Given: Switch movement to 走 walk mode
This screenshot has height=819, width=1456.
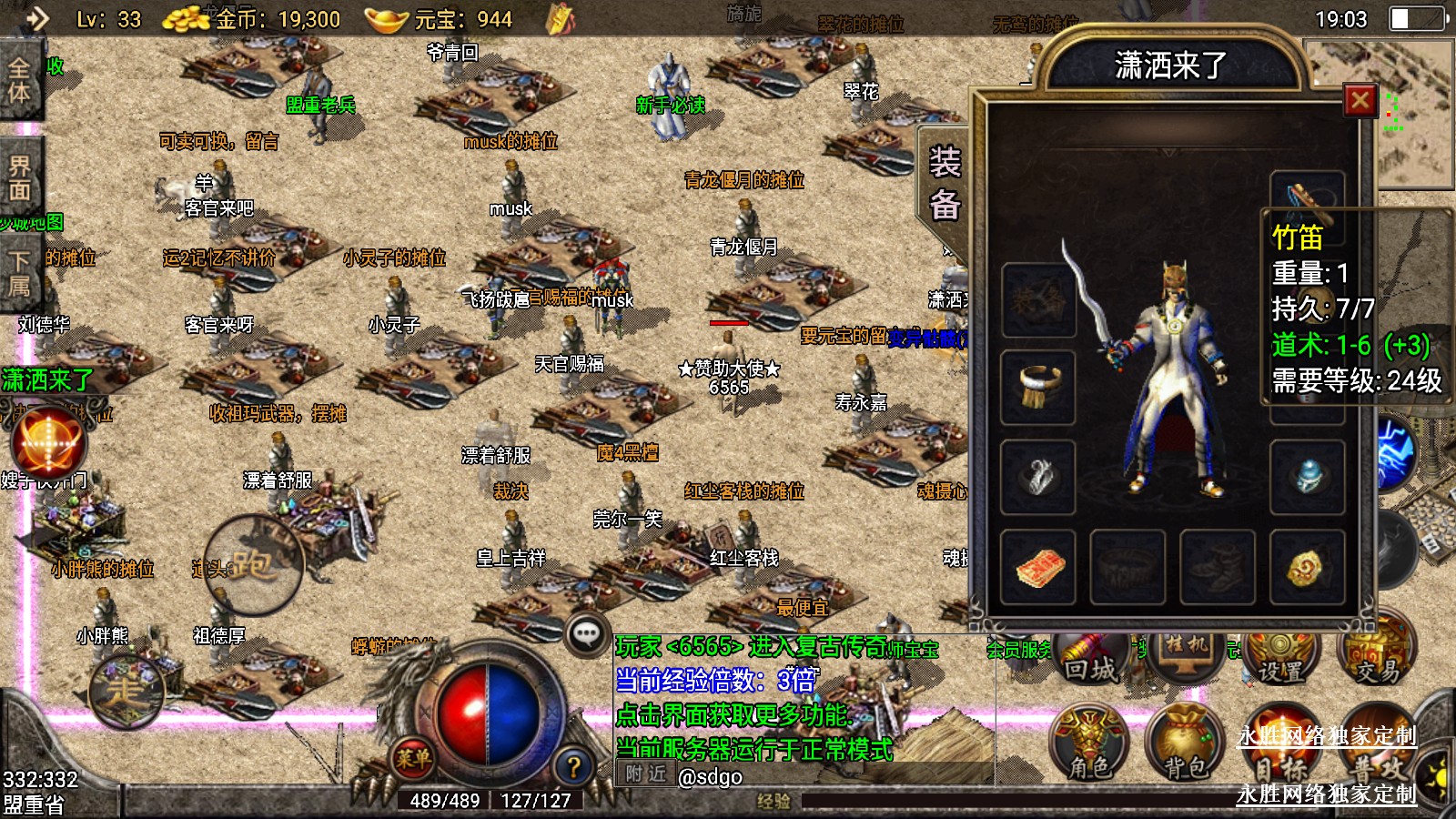Looking at the screenshot, I should [125, 692].
